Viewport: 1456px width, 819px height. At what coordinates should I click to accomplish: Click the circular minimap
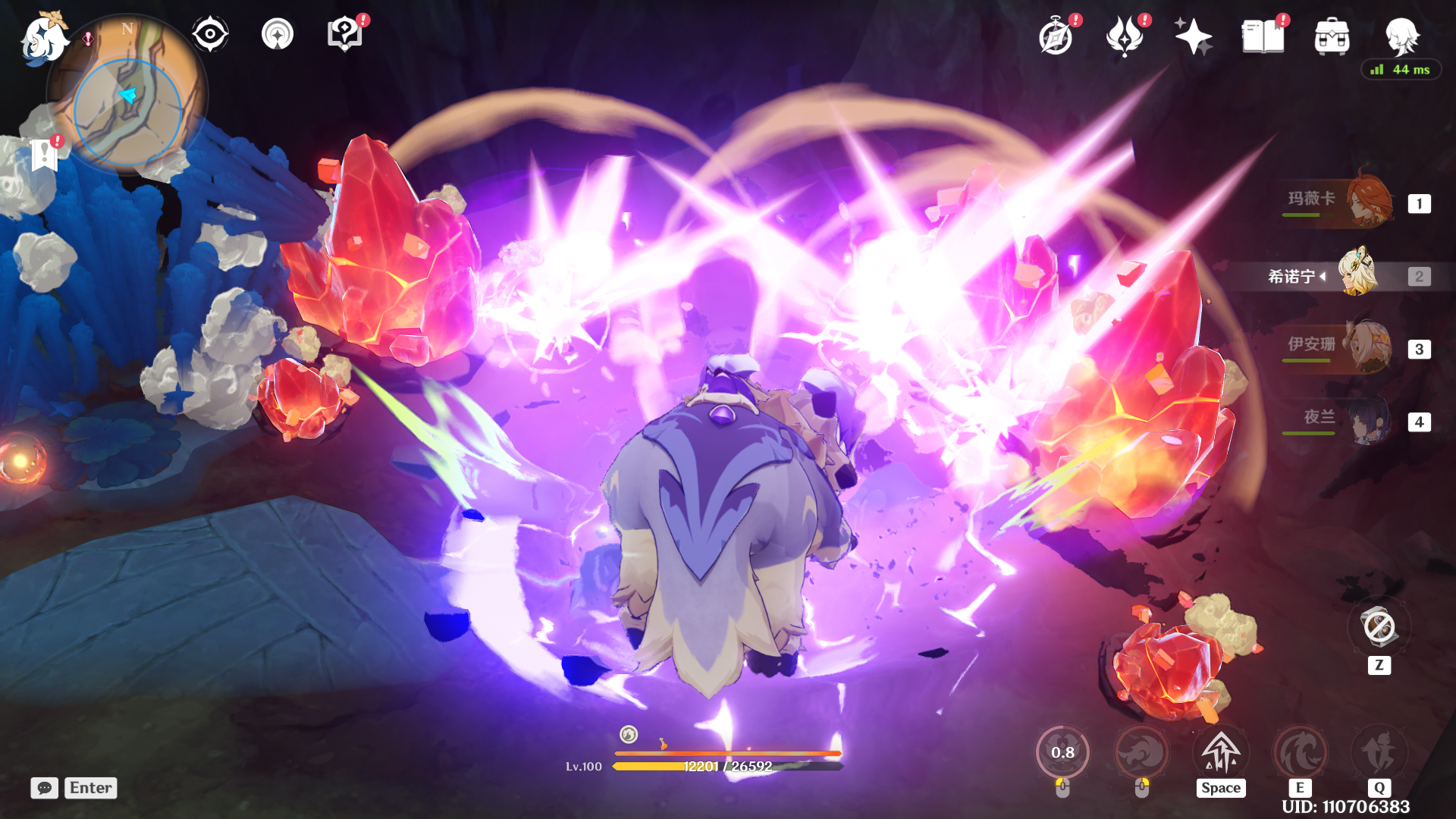point(127,112)
